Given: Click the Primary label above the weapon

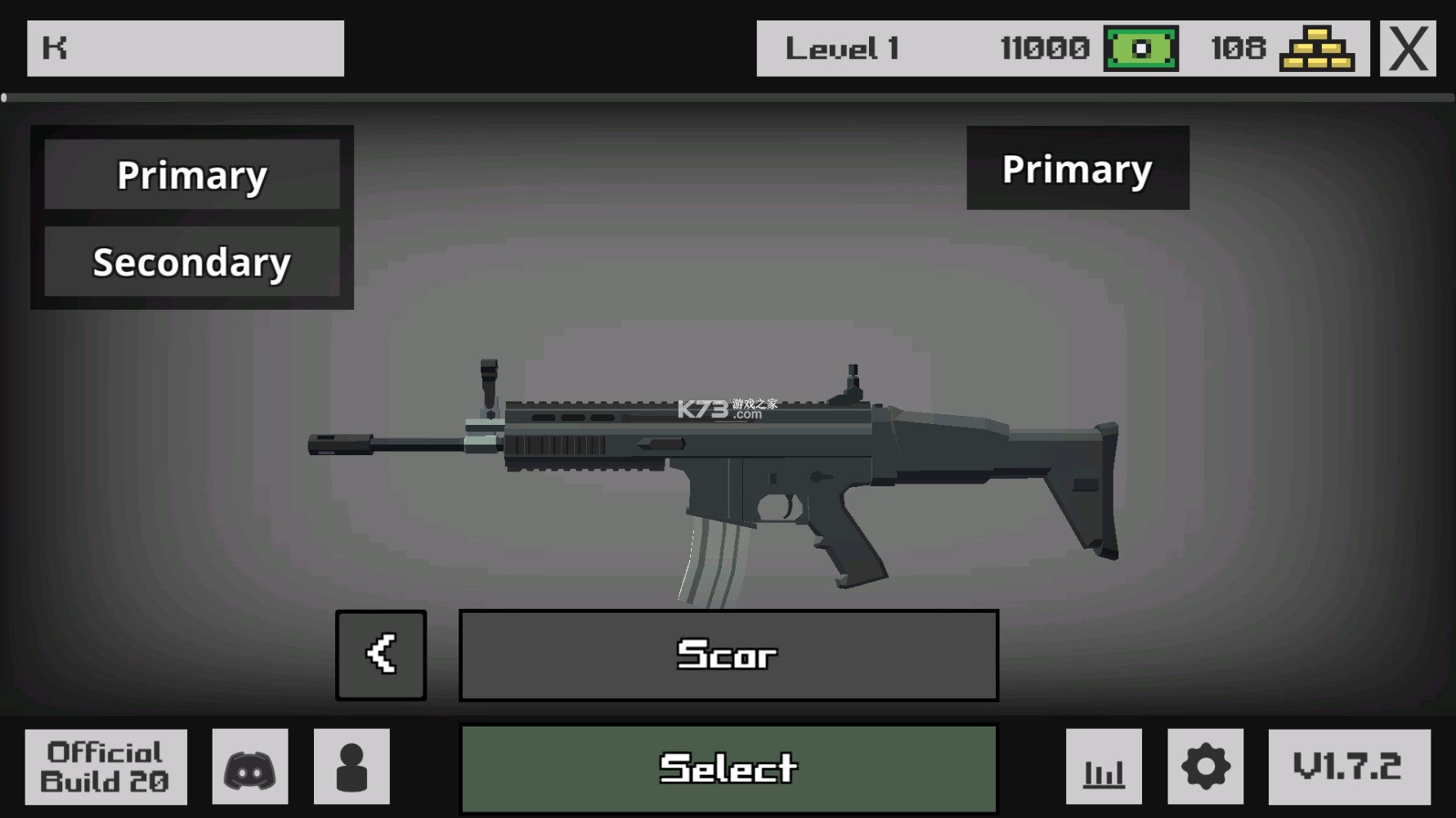Looking at the screenshot, I should coord(1077,169).
